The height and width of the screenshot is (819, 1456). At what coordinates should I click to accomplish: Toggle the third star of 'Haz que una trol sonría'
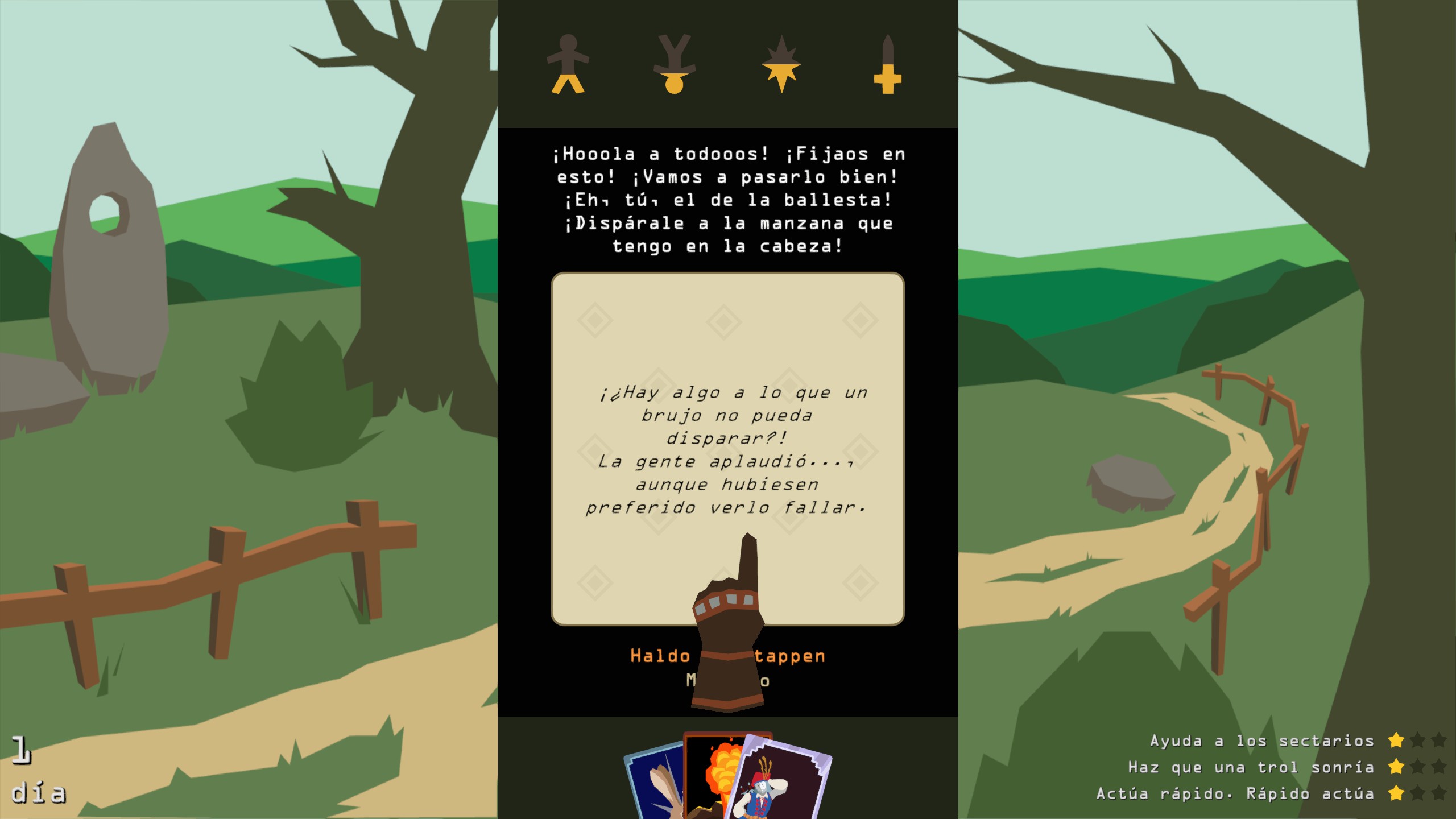point(1439,766)
